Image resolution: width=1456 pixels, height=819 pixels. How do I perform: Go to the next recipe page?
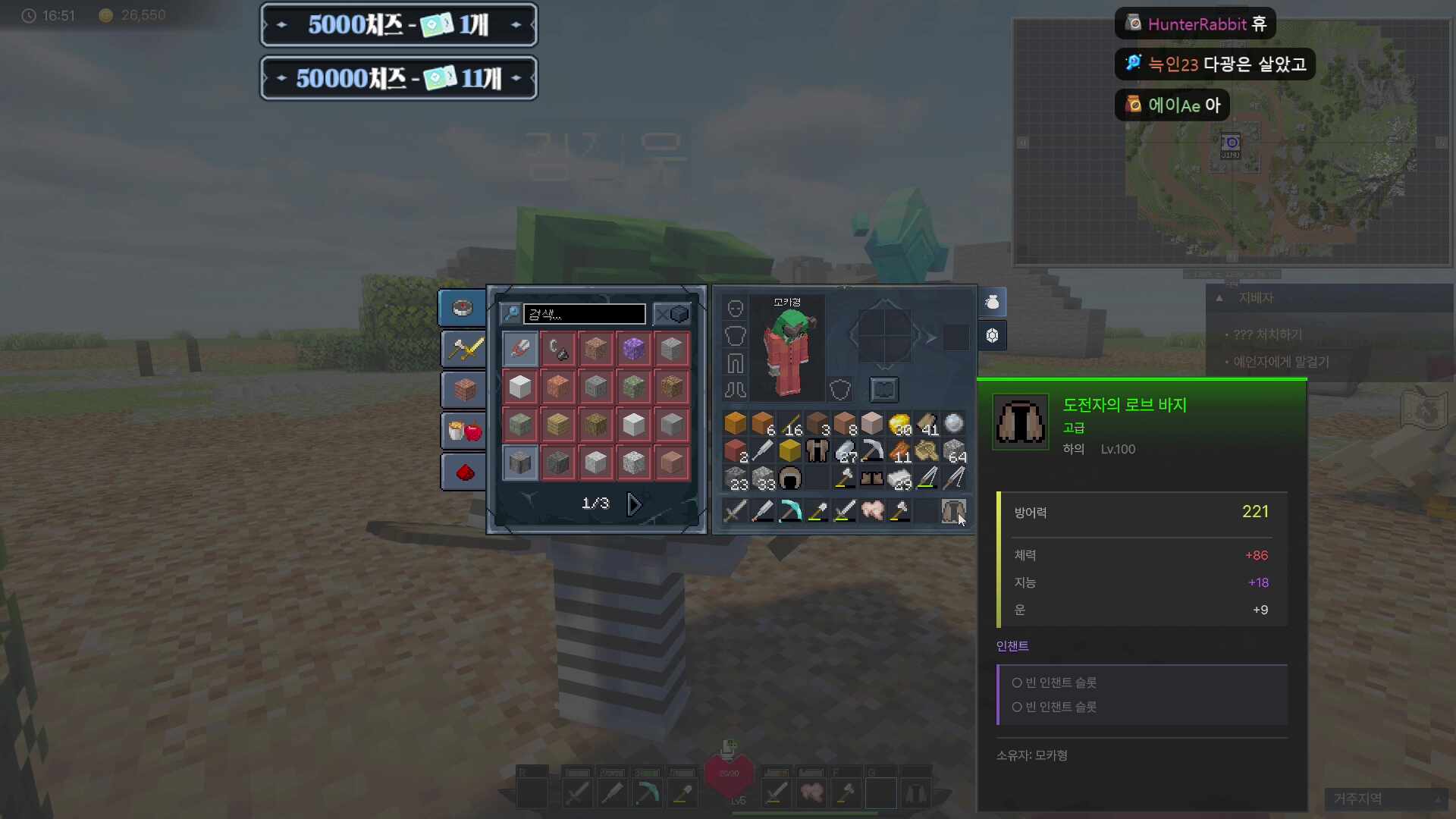click(635, 504)
